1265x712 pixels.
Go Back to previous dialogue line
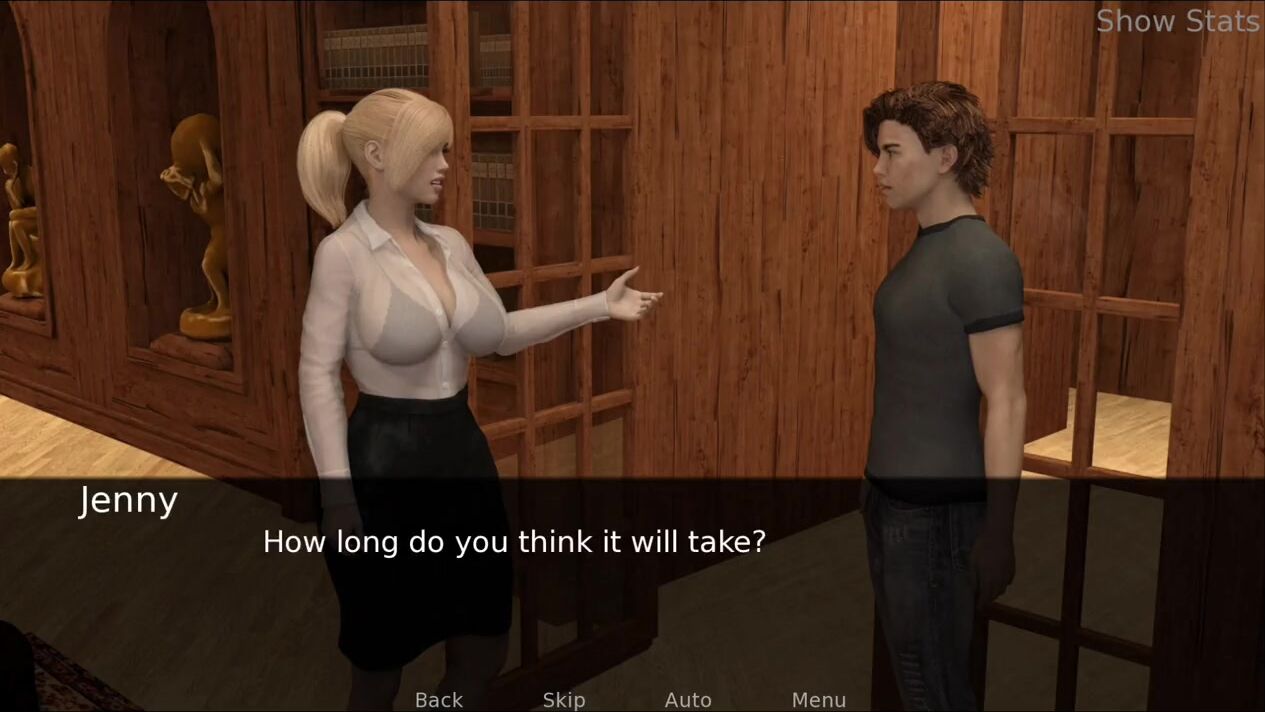point(439,700)
